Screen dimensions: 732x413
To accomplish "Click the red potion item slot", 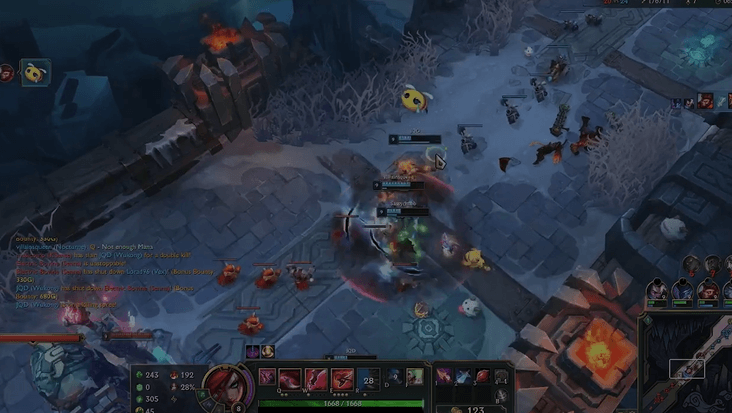I will point(482,376).
